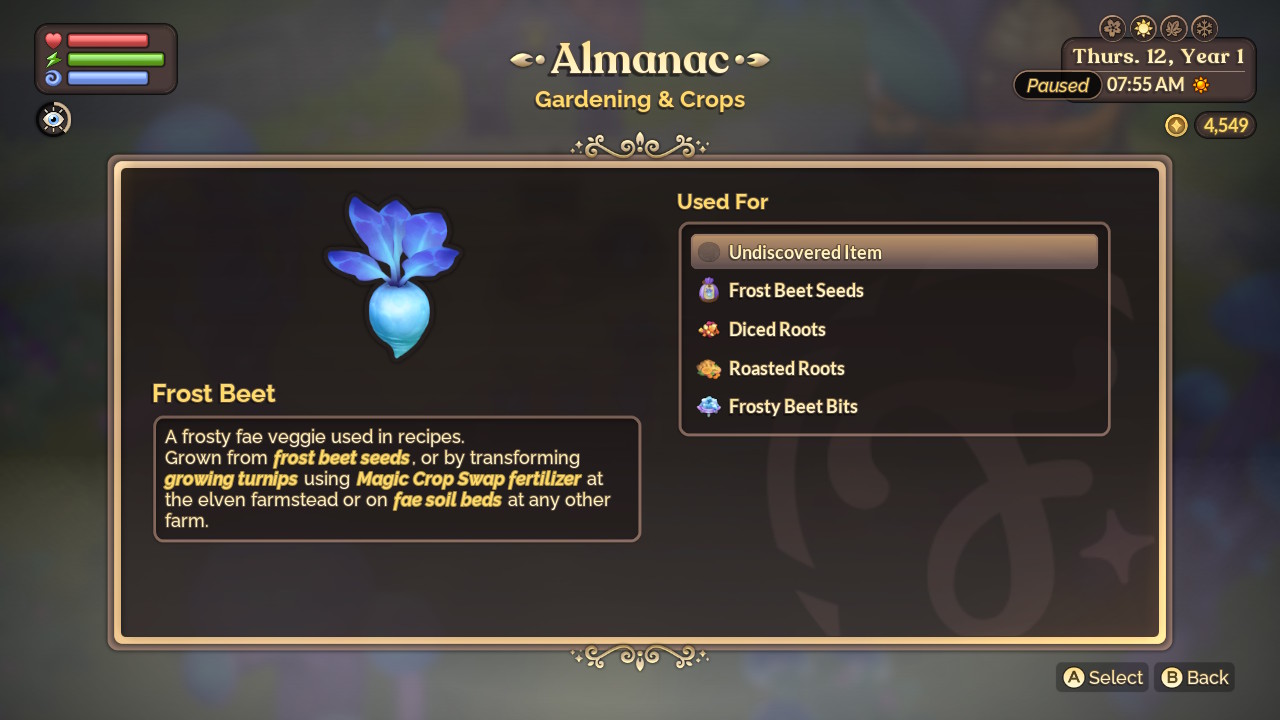This screenshot has height=720, width=1280.
Task: Click the Frosty Beet Bits icon
Action: tap(710, 406)
